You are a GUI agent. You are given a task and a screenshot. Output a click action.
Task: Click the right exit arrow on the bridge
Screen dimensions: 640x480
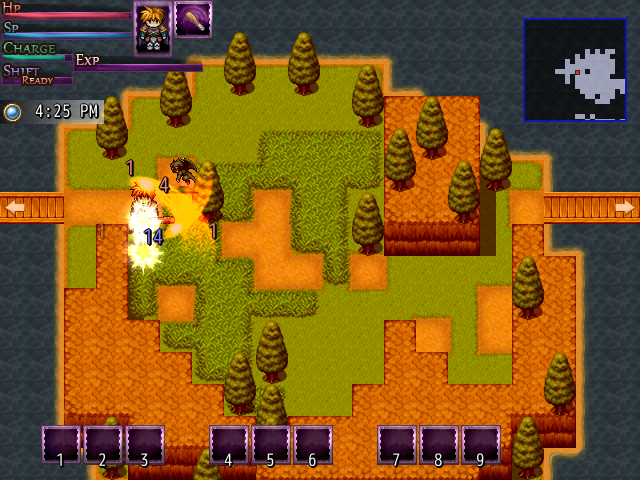click(624, 207)
